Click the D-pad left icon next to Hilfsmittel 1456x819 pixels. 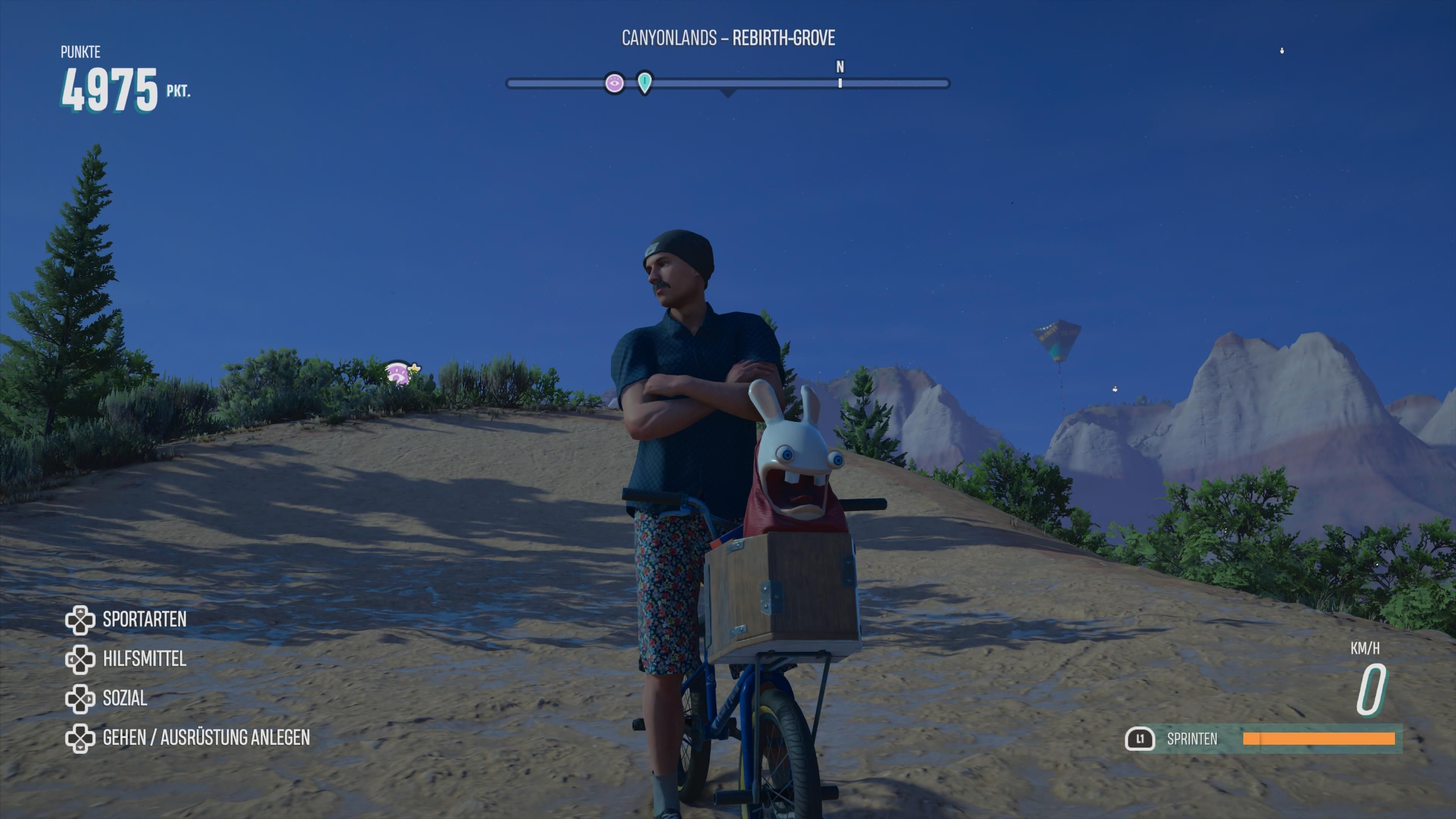point(81,659)
